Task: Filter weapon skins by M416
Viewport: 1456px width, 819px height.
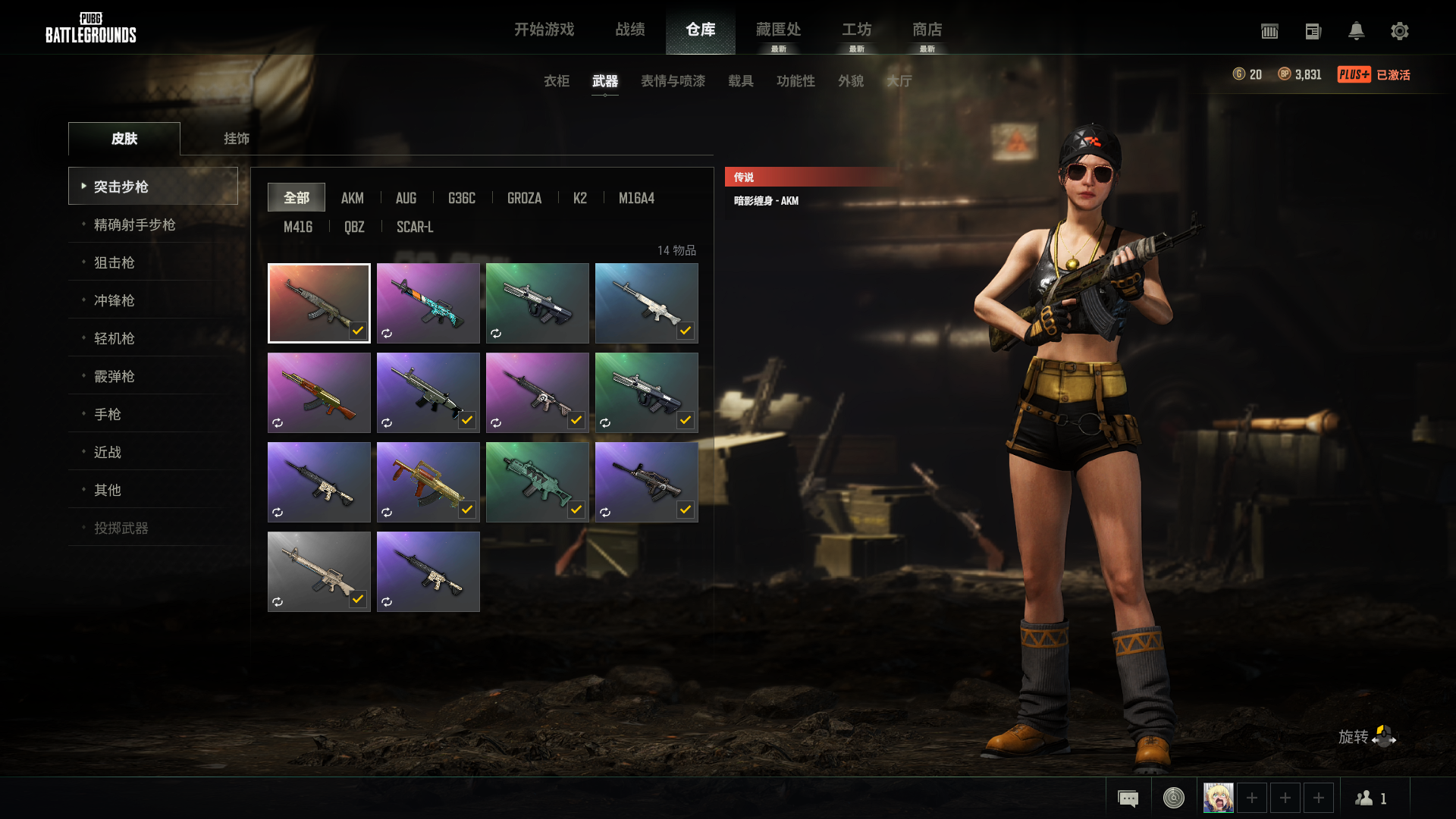Action: 297,227
